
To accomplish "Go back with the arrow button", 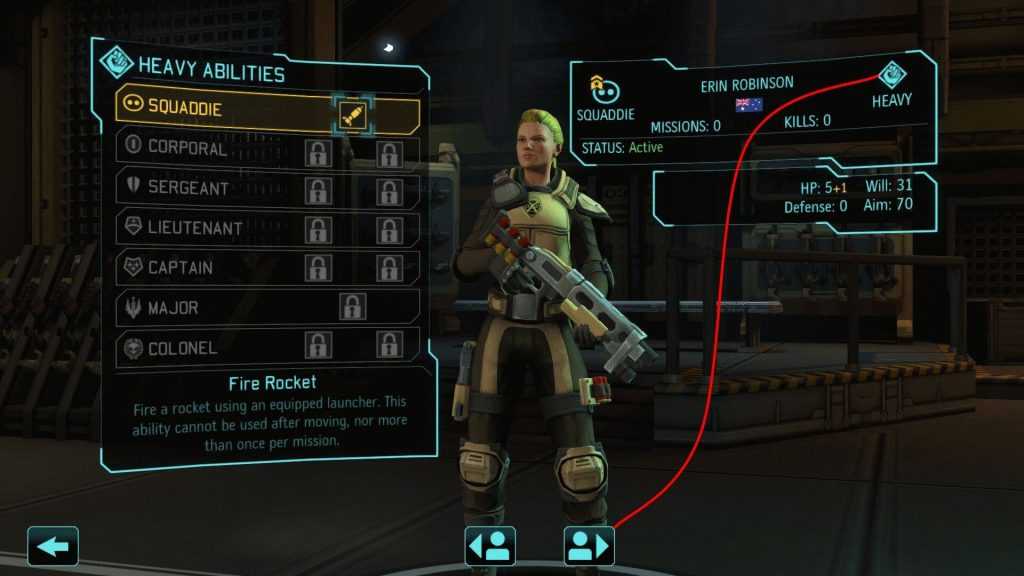I will tap(53, 546).
